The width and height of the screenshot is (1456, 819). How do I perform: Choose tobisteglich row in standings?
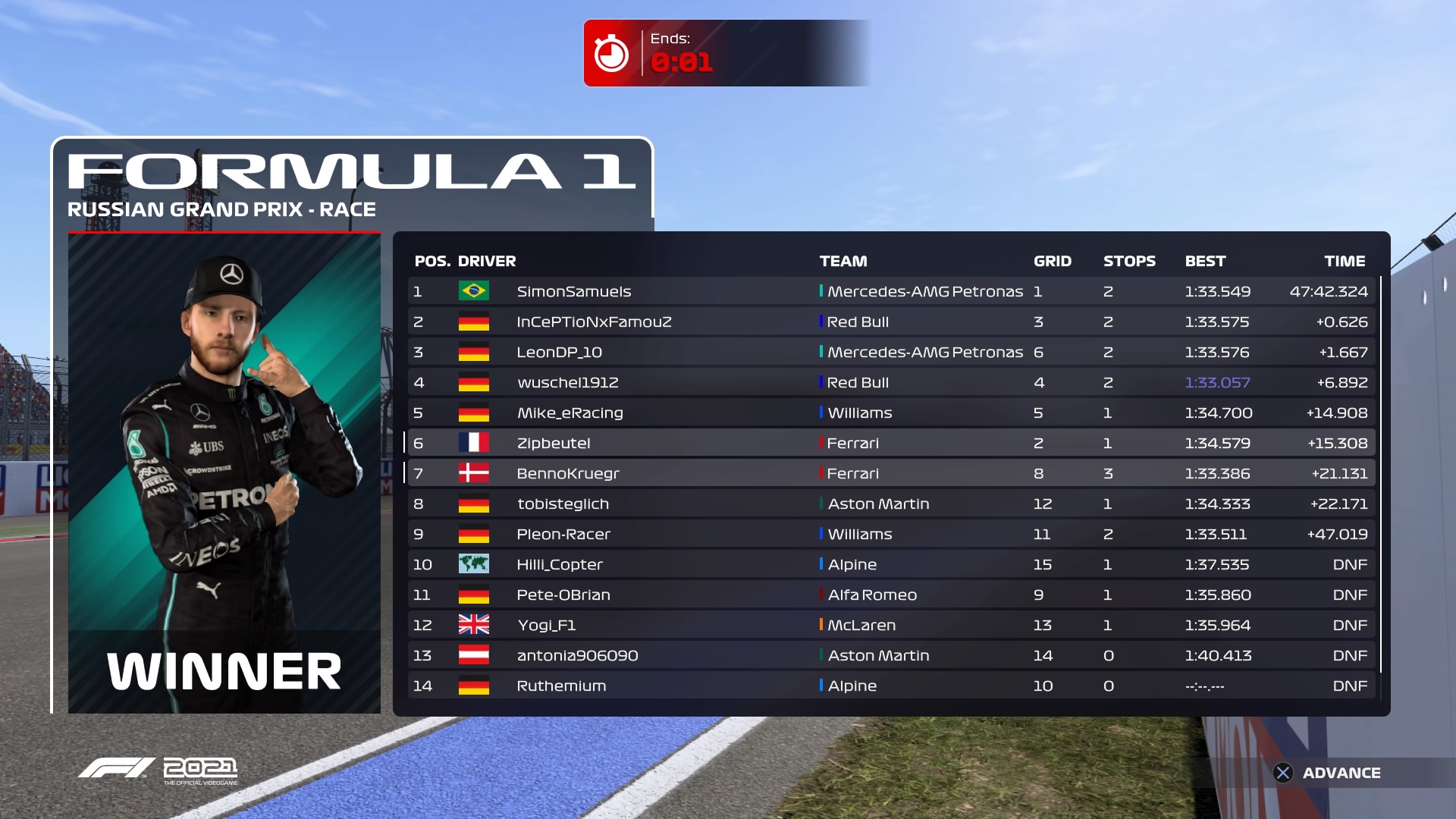click(563, 504)
